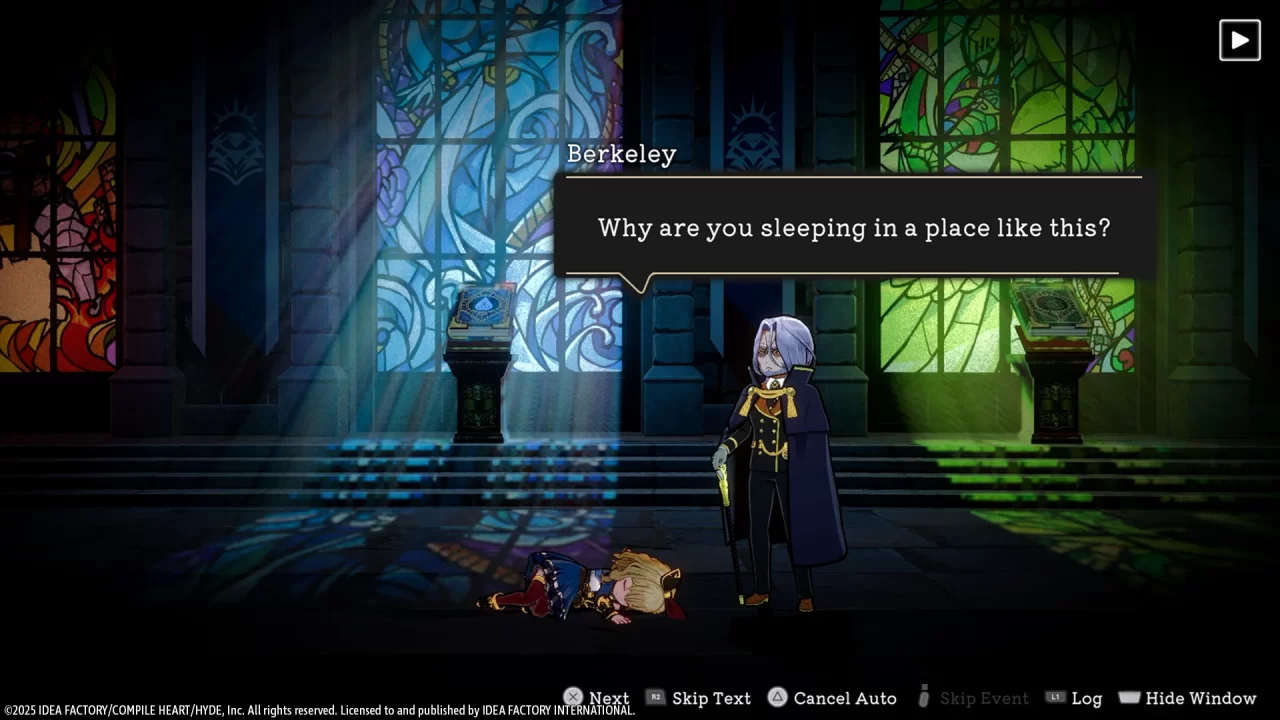The height and width of the screenshot is (720, 1280).
Task: Click Berkeley's name plate above the dialogue
Action: [x=622, y=154]
